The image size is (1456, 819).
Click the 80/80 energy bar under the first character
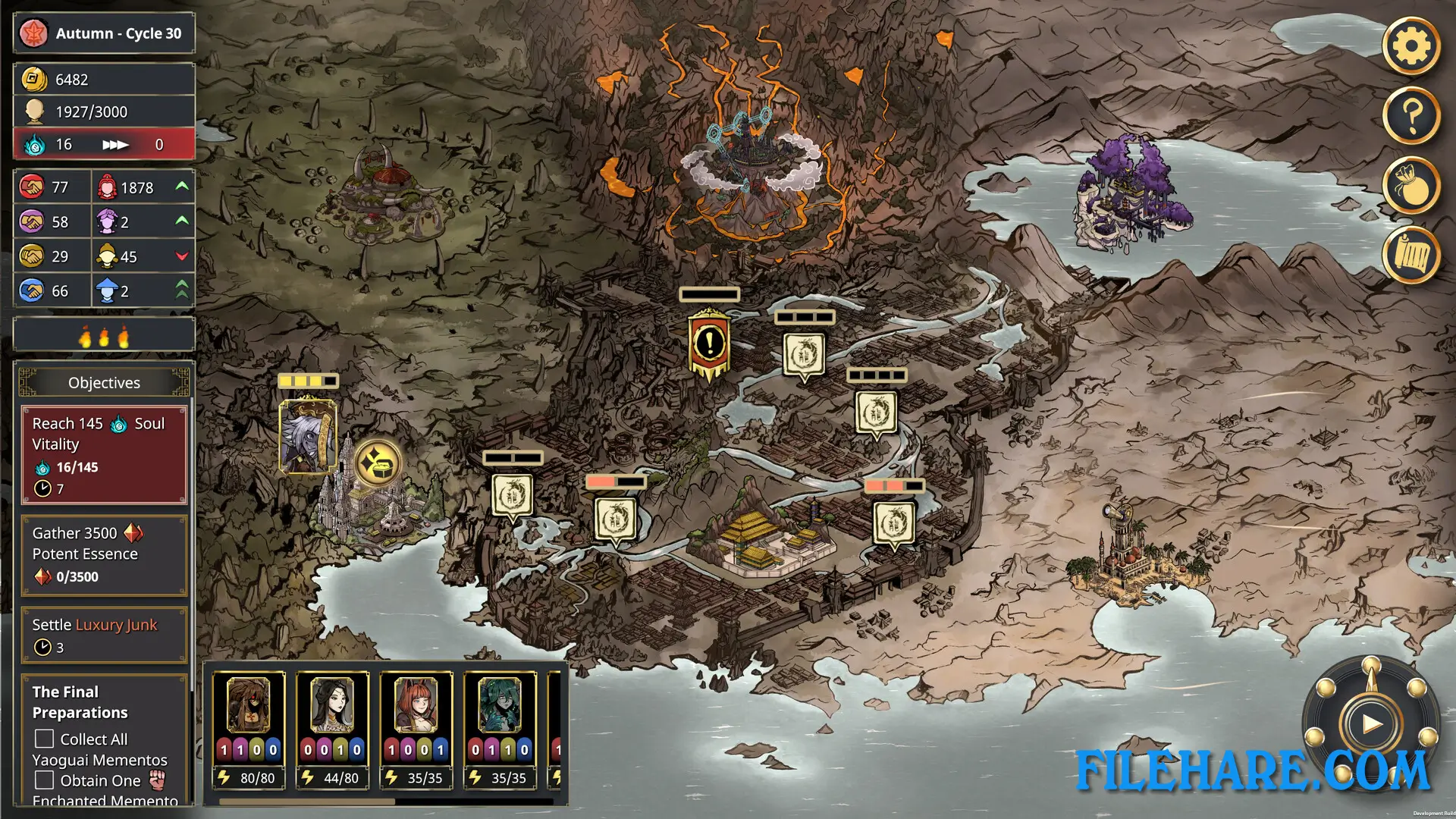(249, 777)
